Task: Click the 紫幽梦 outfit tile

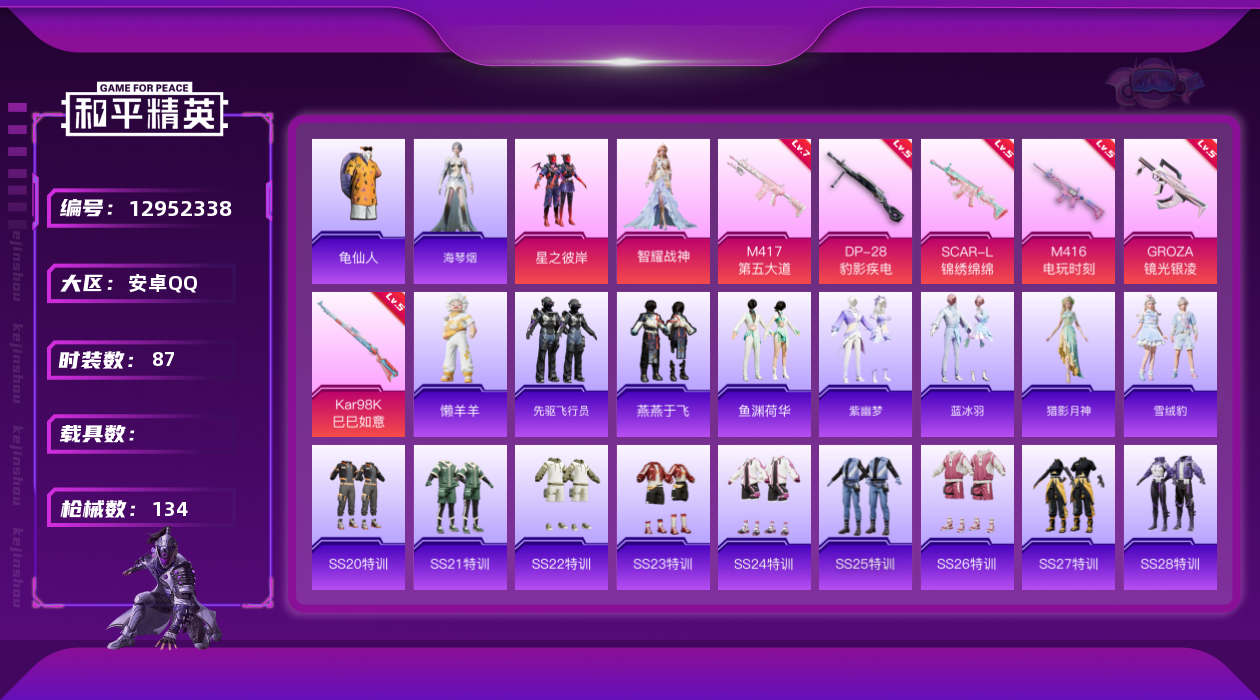Action: click(x=865, y=364)
